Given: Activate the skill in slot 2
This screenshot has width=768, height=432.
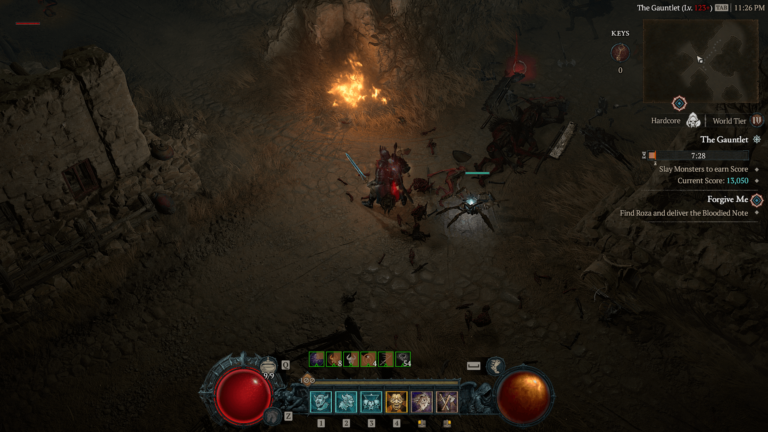Looking at the screenshot, I should 346,401.
